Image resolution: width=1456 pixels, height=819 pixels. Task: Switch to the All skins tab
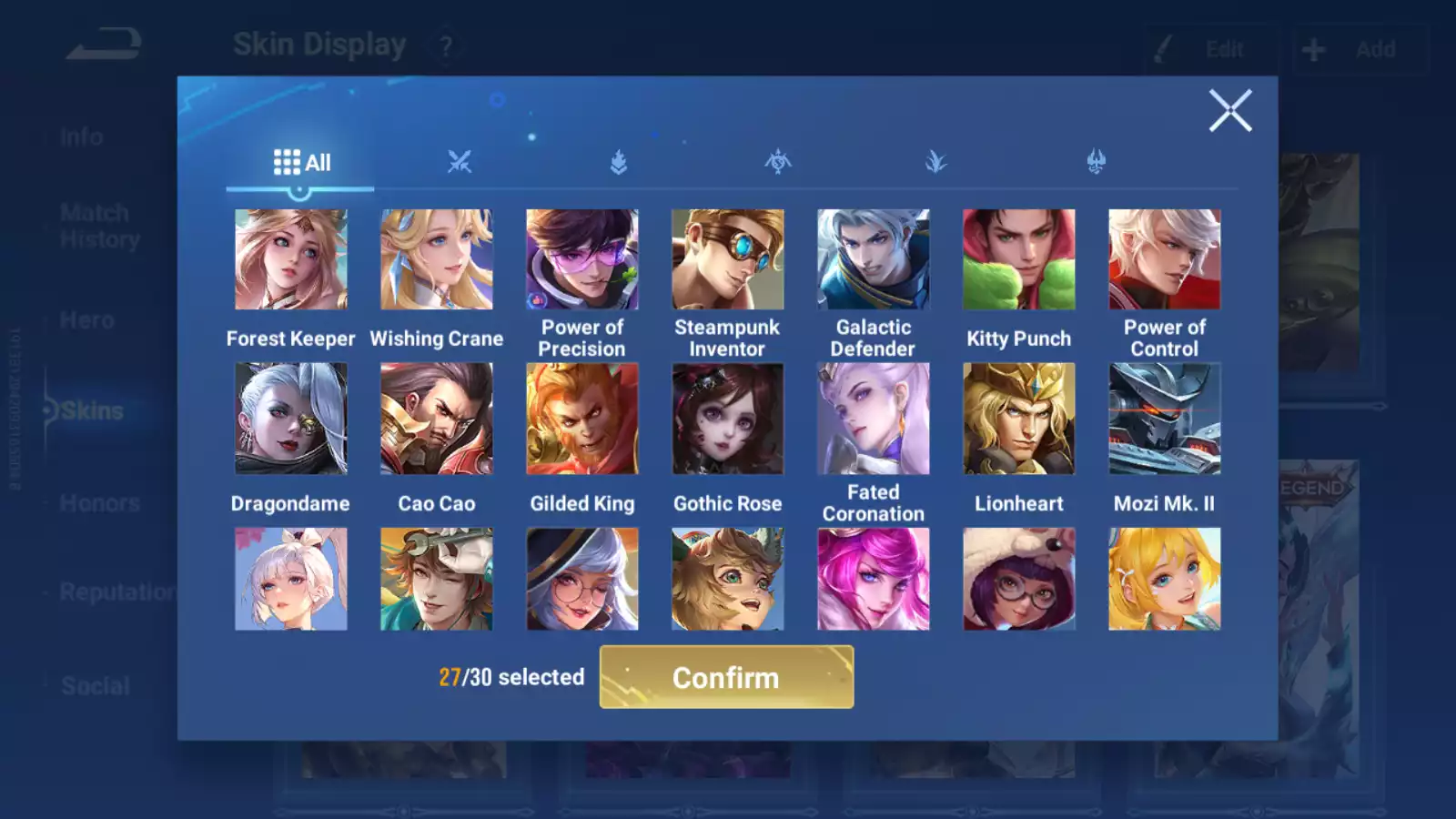(301, 163)
